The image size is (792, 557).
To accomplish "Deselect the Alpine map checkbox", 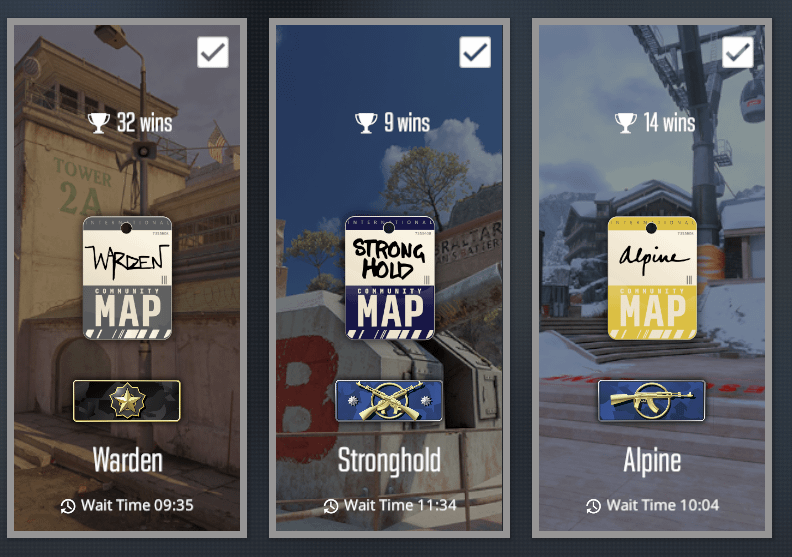I will (738, 52).
